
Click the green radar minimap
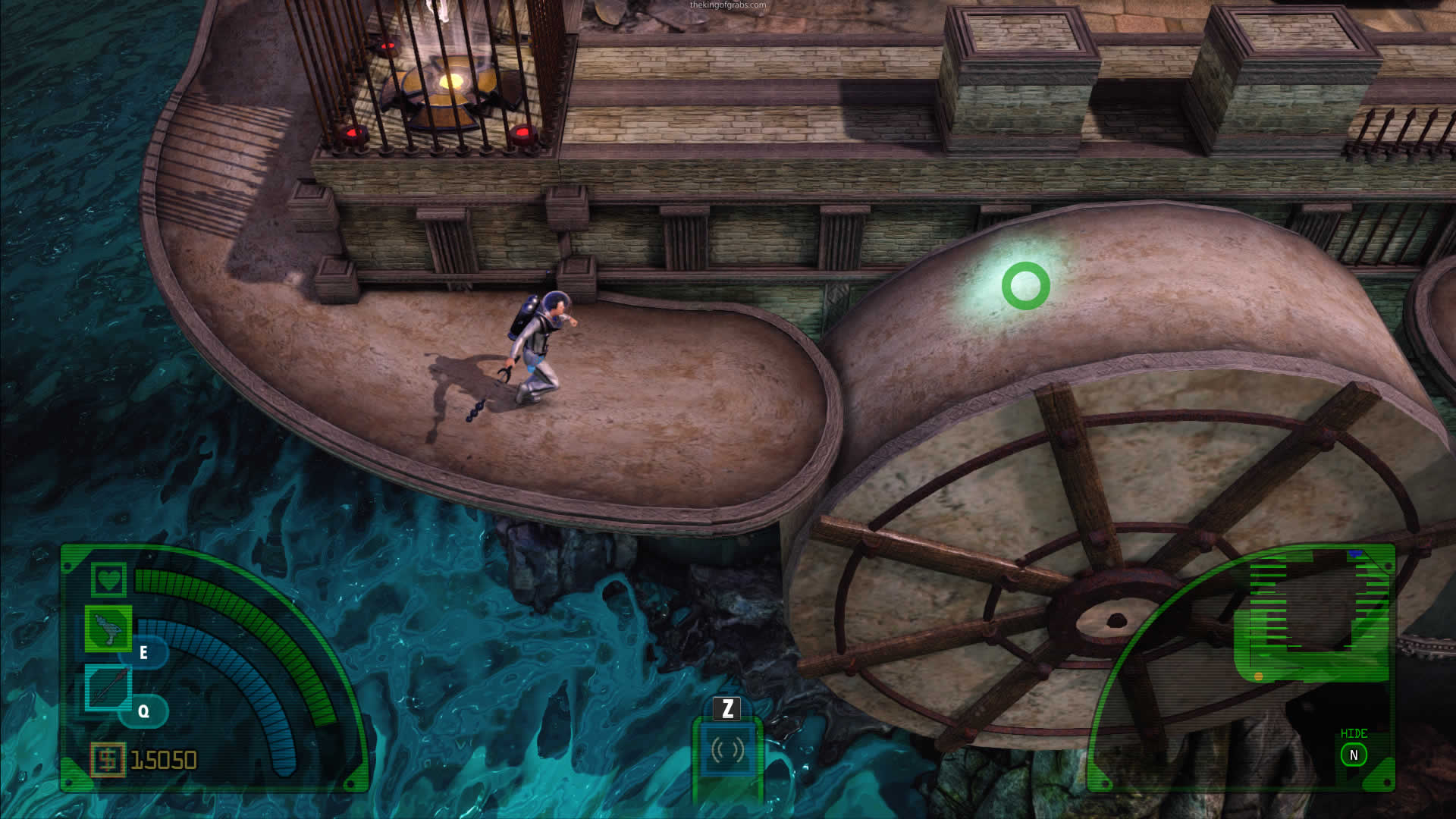[1310, 614]
